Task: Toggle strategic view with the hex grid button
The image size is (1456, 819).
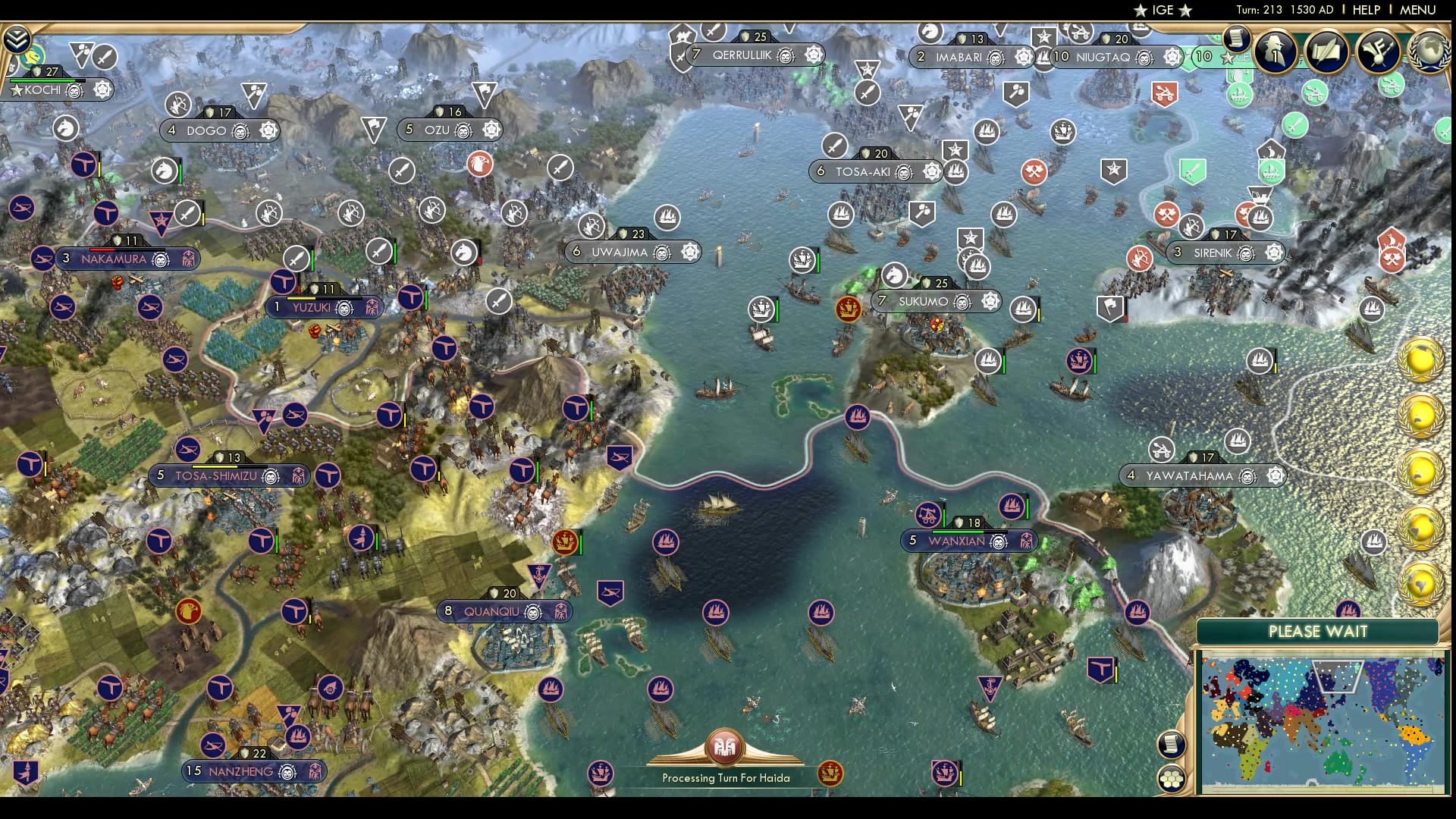Action: pos(1171,778)
